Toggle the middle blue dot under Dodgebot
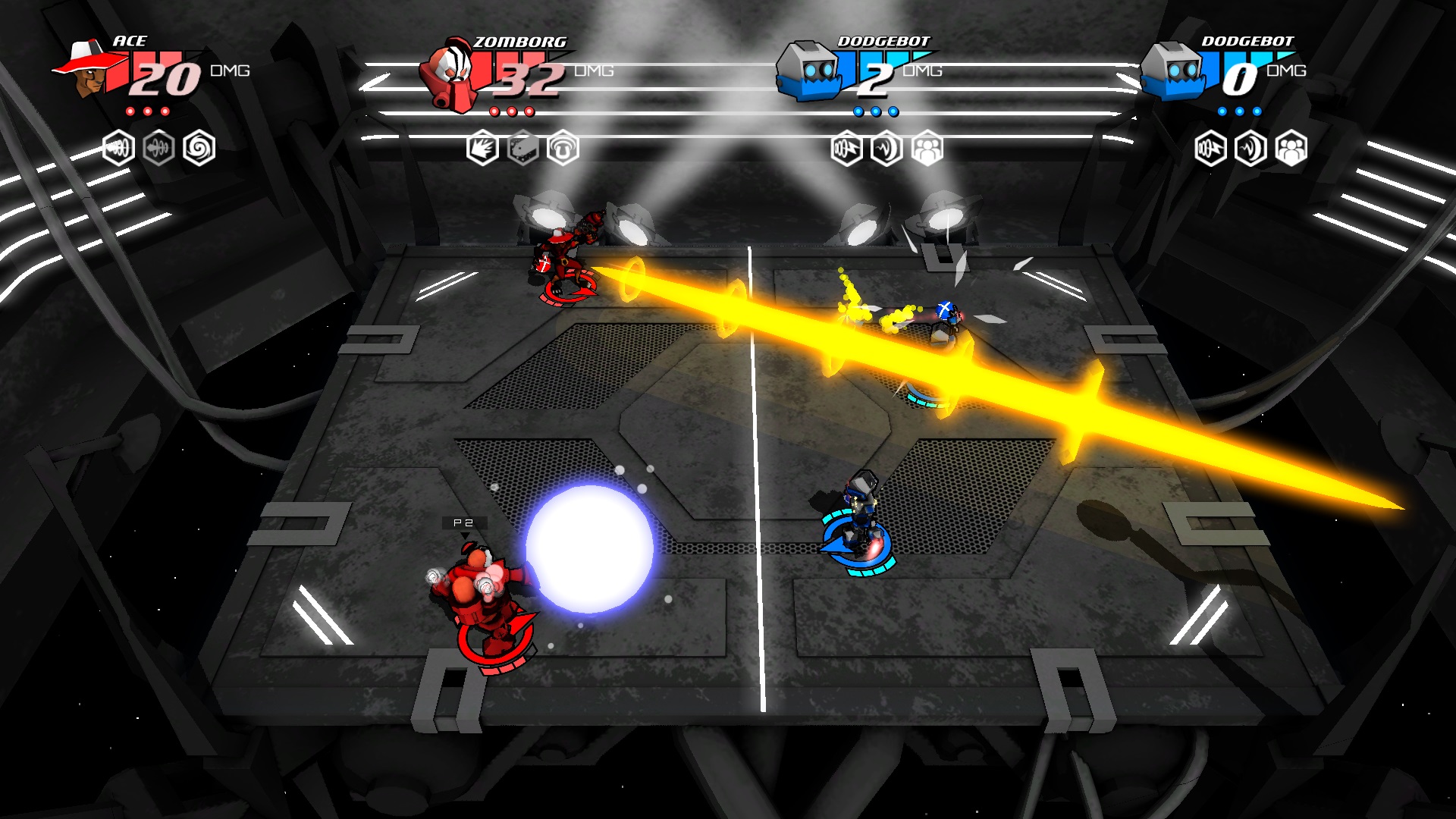Viewport: 1456px width, 819px height. click(x=876, y=111)
